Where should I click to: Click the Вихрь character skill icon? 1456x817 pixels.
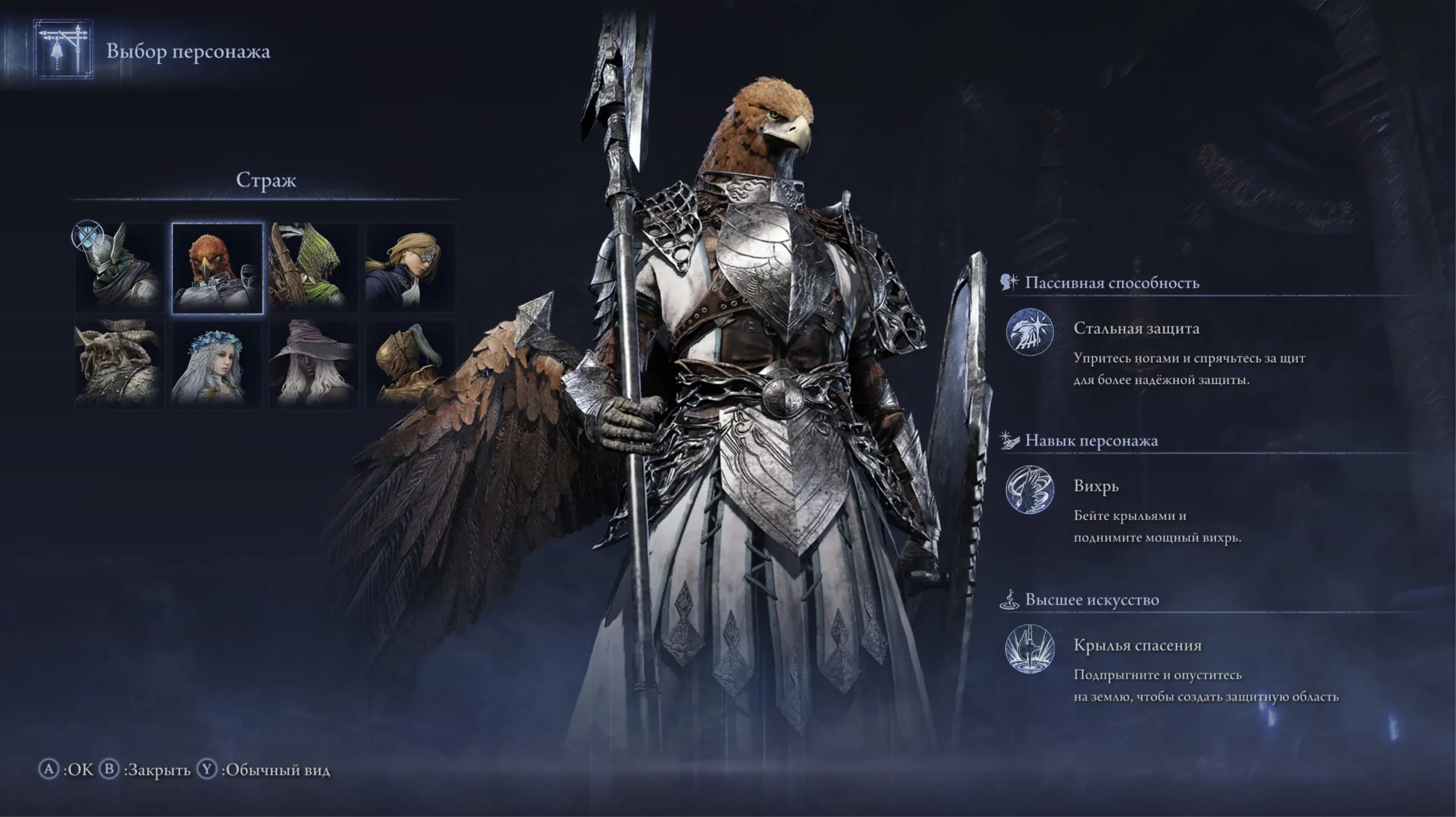[x=1029, y=490]
